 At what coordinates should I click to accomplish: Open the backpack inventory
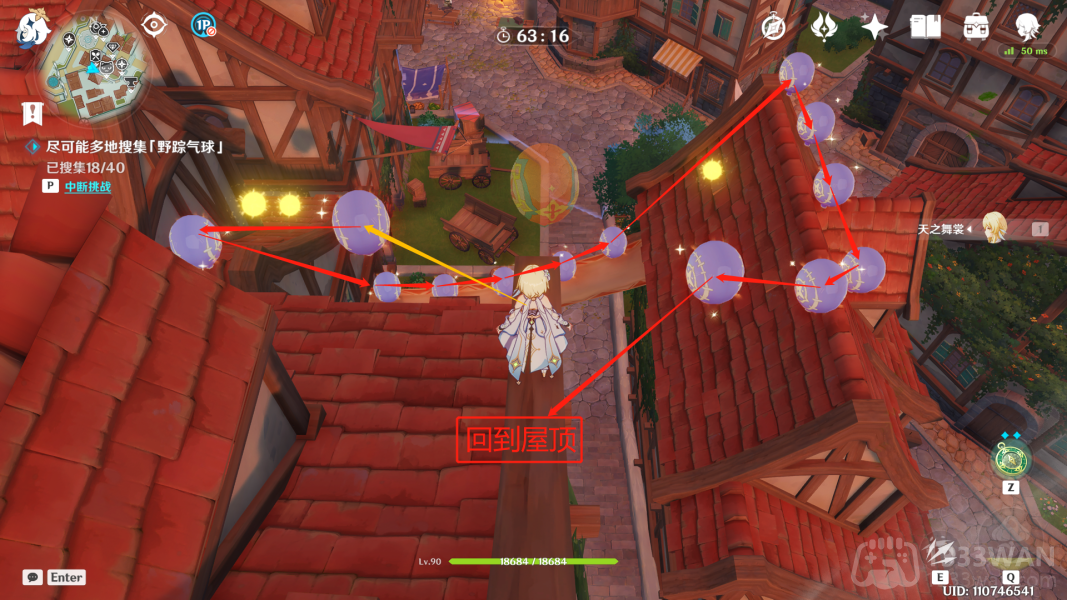pos(975,27)
